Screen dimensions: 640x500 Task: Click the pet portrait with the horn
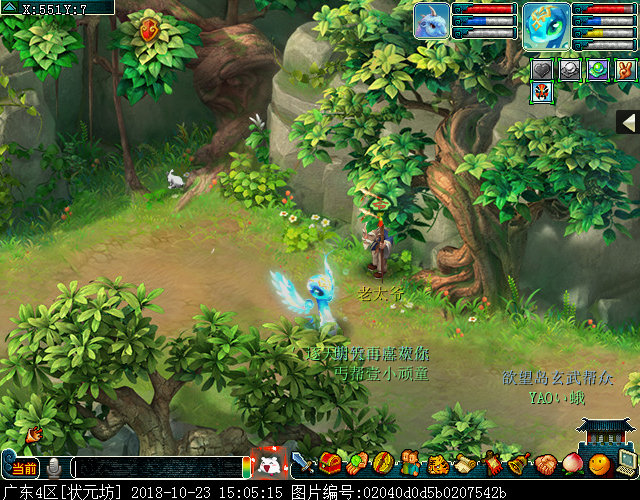[x=432, y=21]
